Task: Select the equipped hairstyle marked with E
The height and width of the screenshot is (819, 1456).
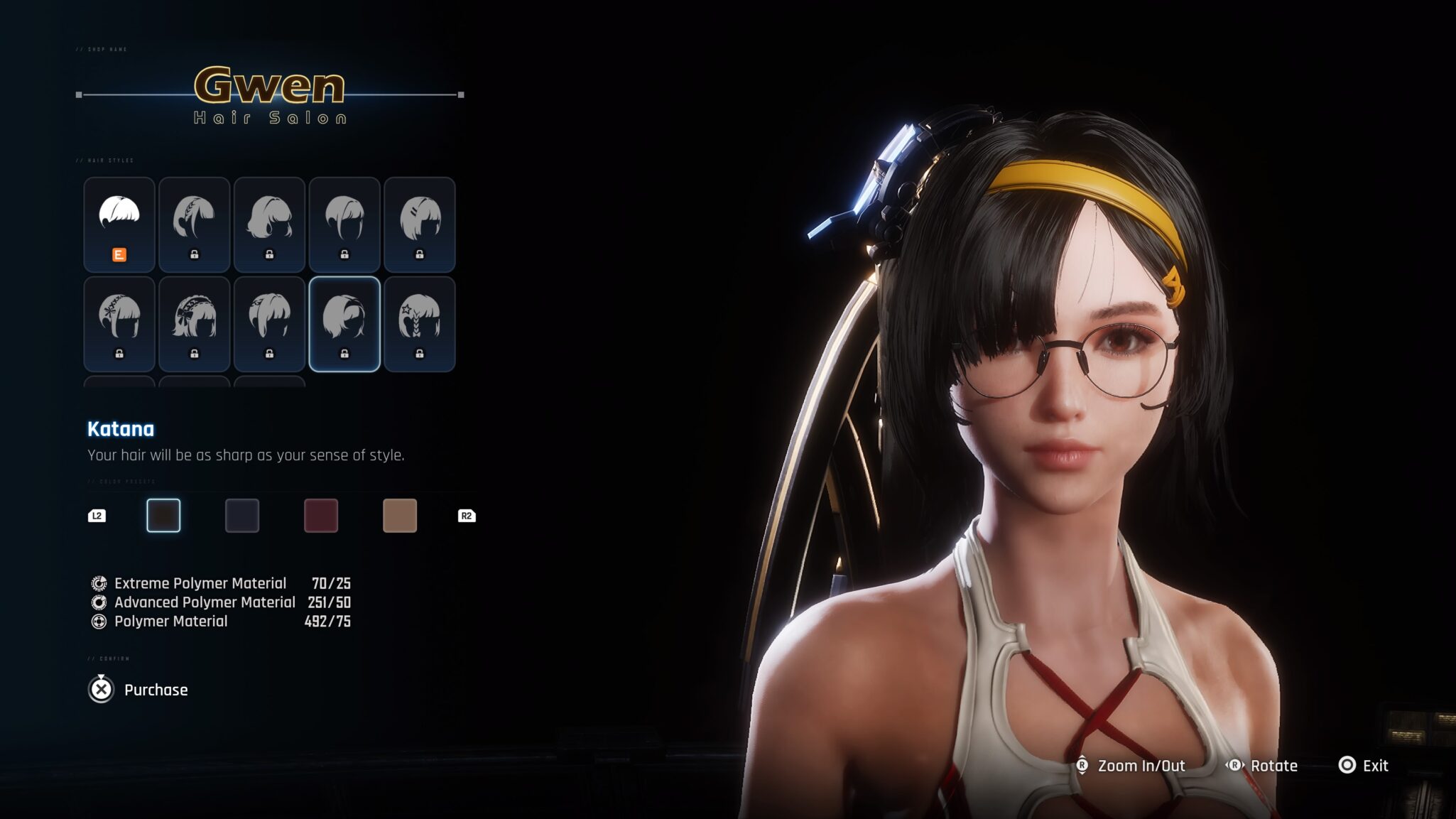Action: click(119, 224)
